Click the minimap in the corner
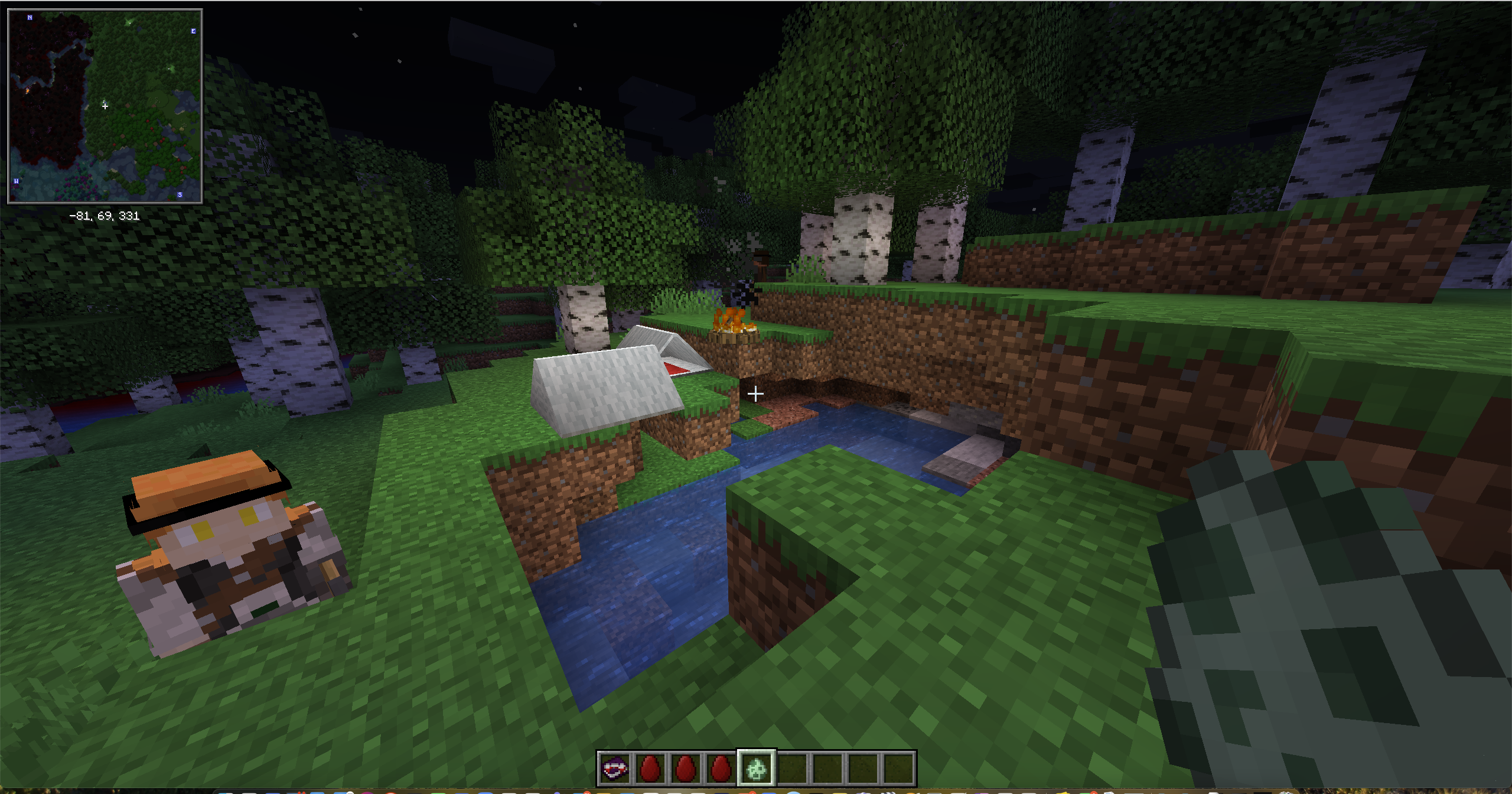The width and height of the screenshot is (1512, 794). click(105, 106)
